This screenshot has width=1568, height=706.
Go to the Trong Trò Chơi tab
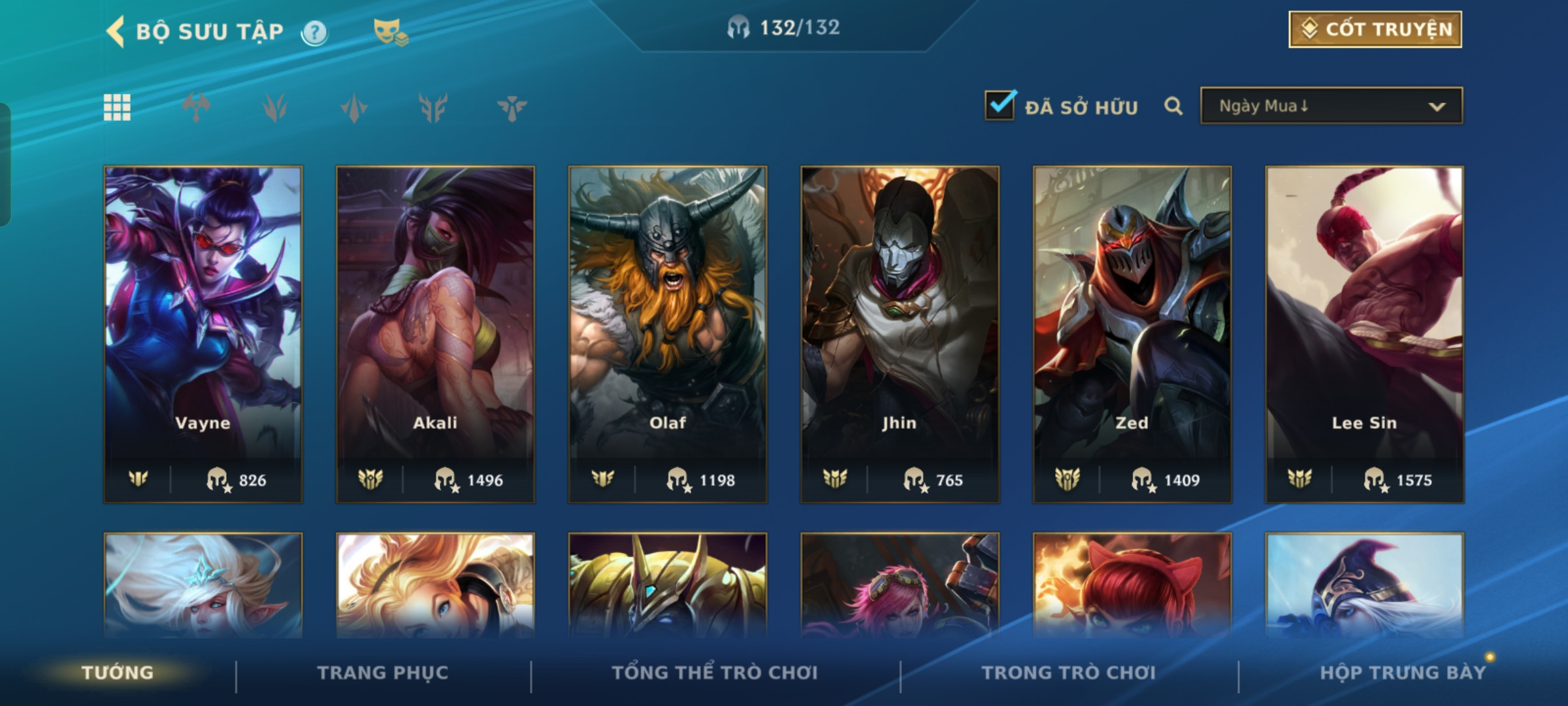pyautogui.click(x=1068, y=673)
